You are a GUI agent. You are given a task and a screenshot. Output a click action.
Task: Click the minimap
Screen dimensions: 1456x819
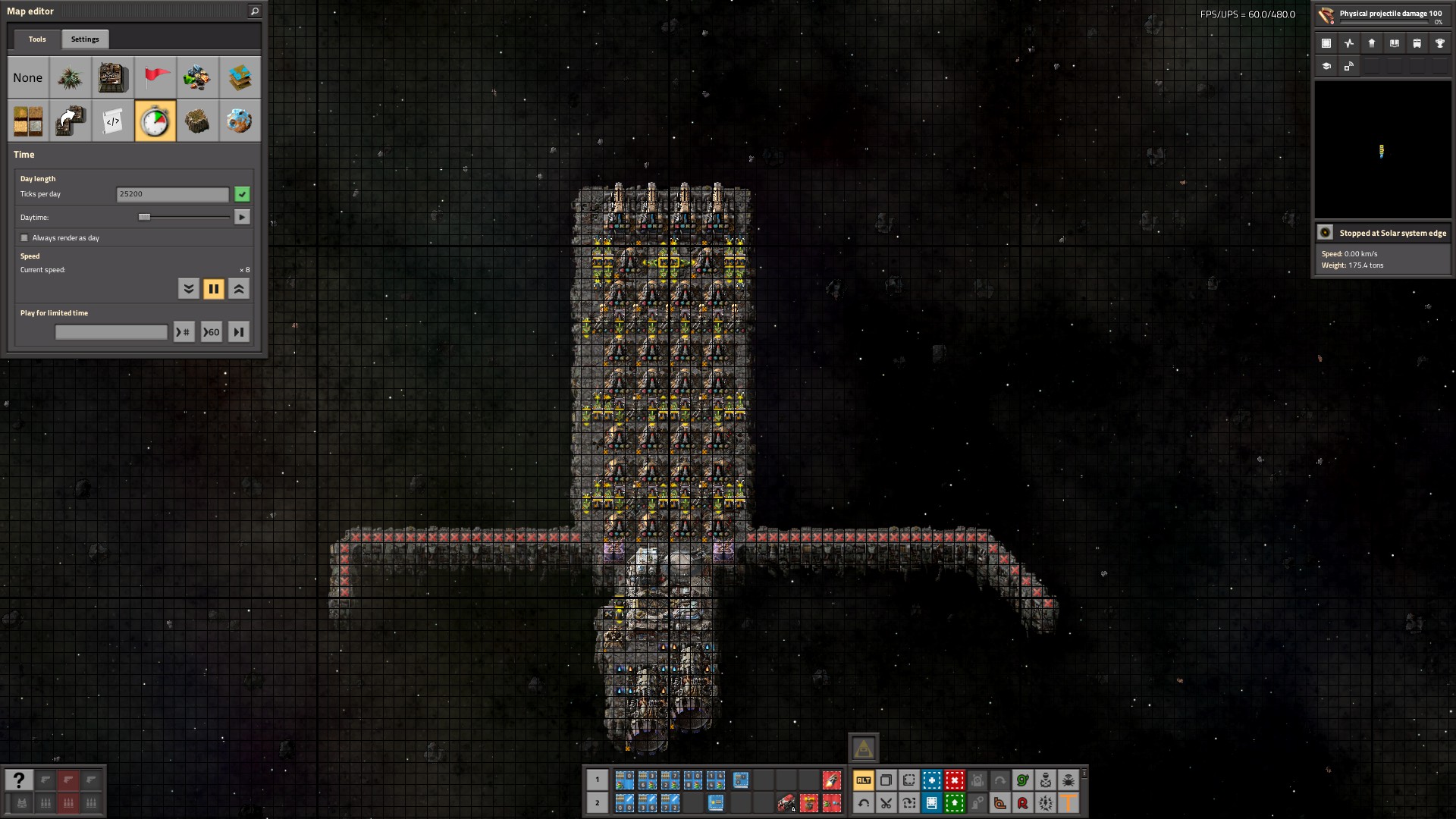1382,150
